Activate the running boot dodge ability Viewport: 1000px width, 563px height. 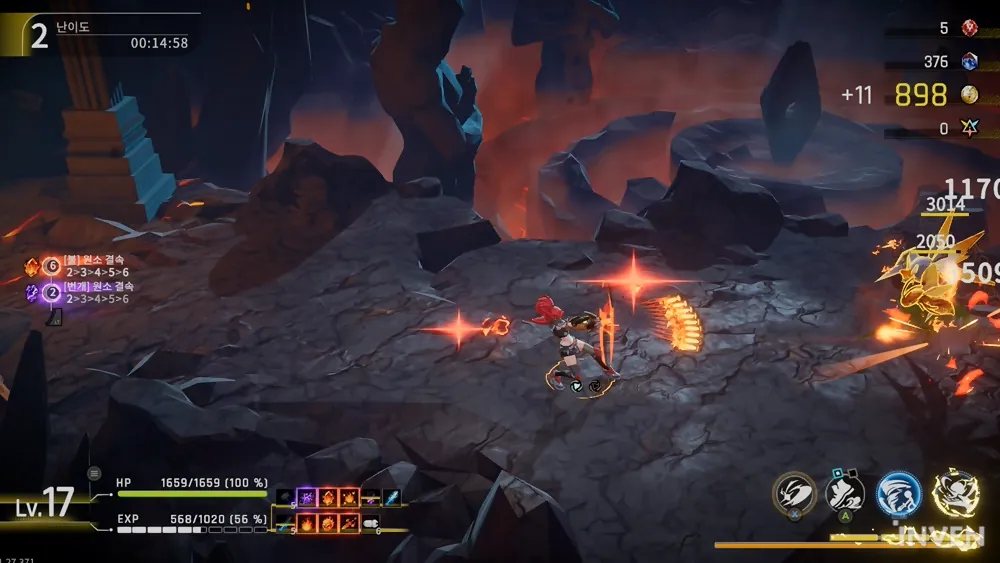pos(846,494)
